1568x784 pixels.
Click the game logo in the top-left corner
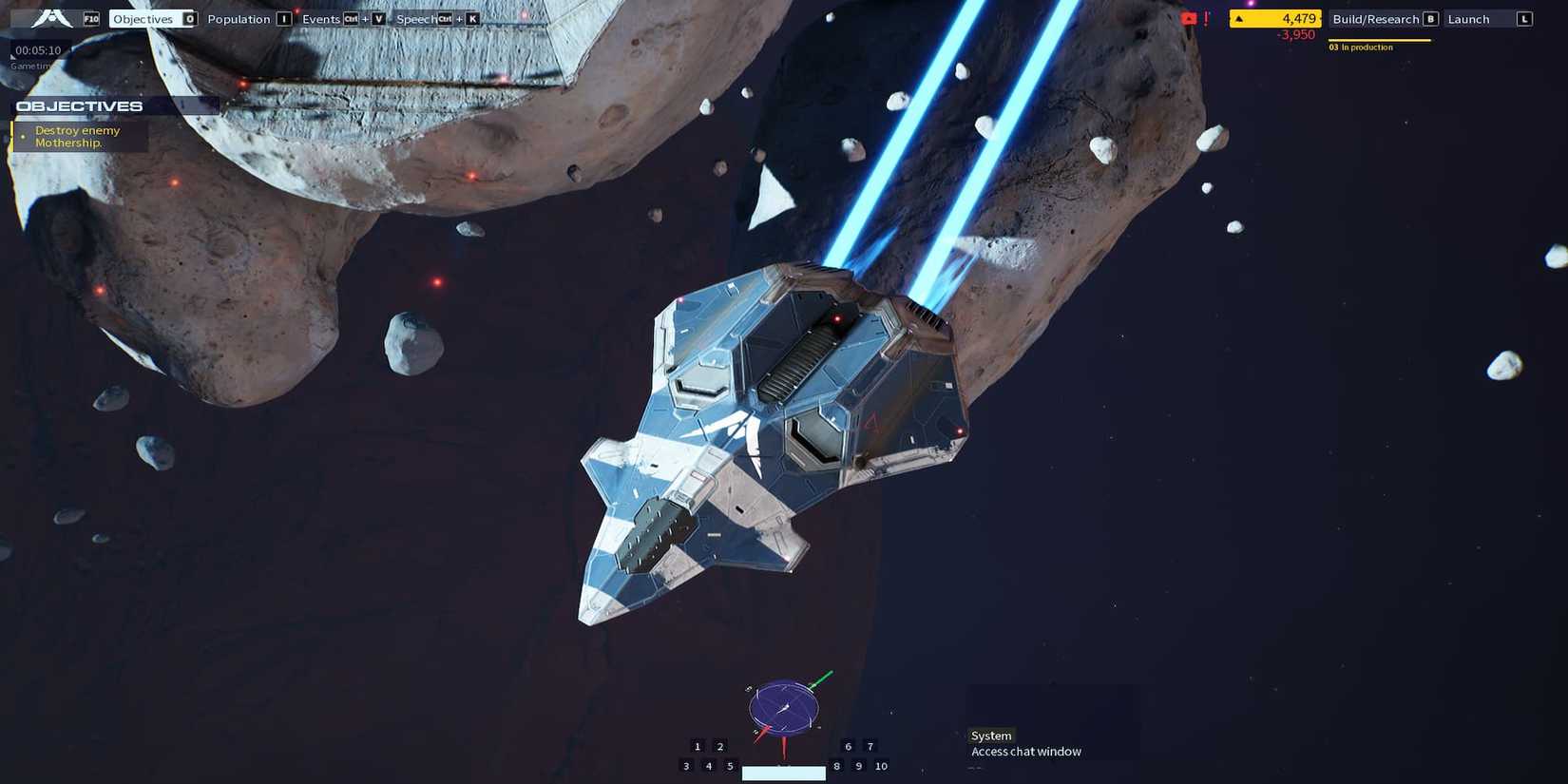pos(49,17)
